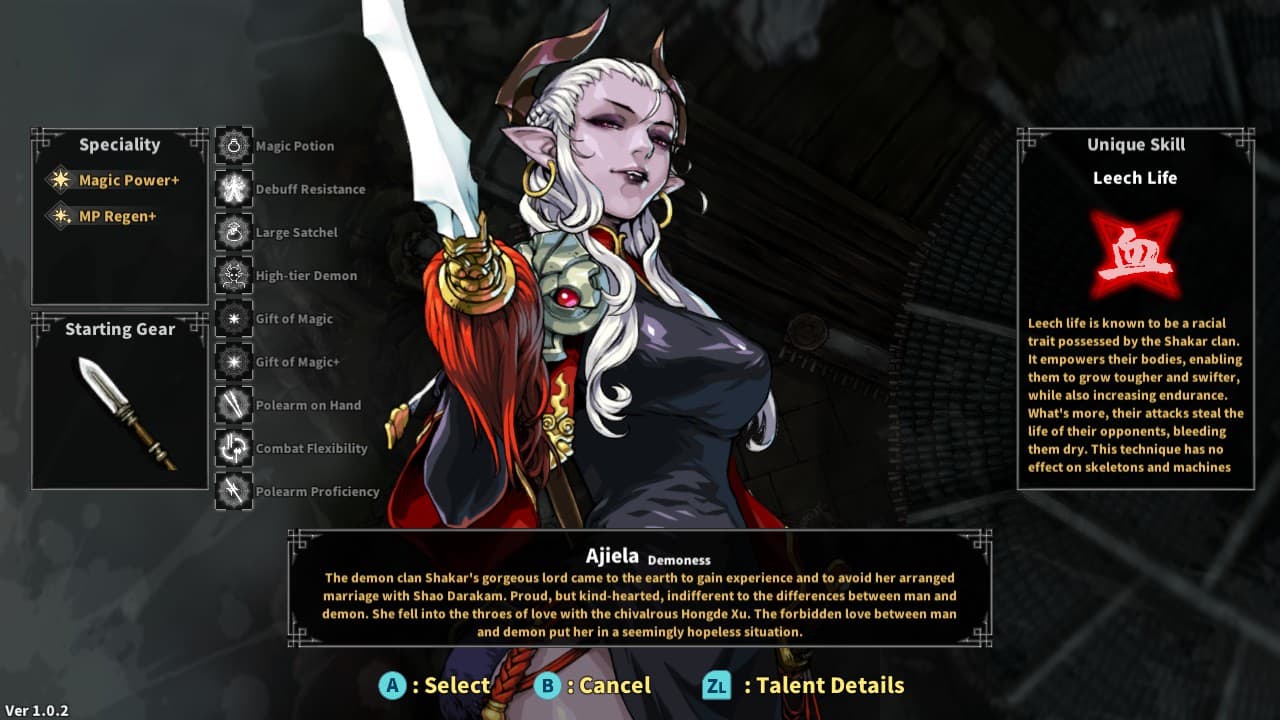This screenshot has width=1280, height=720.
Task: Open the Polearm Proficiency talent icon
Action: (233, 491)
